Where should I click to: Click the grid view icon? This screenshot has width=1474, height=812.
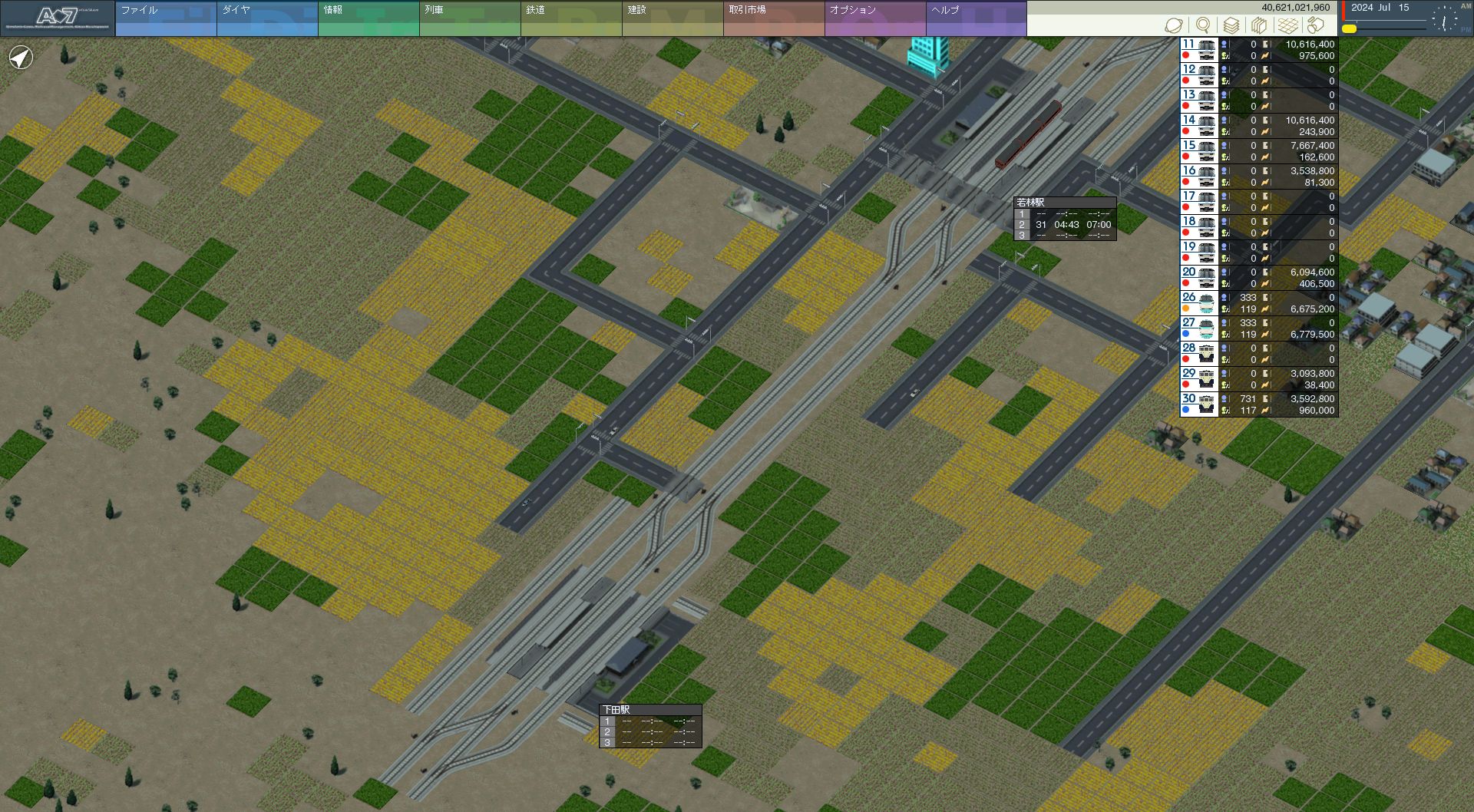point(1288,25)
